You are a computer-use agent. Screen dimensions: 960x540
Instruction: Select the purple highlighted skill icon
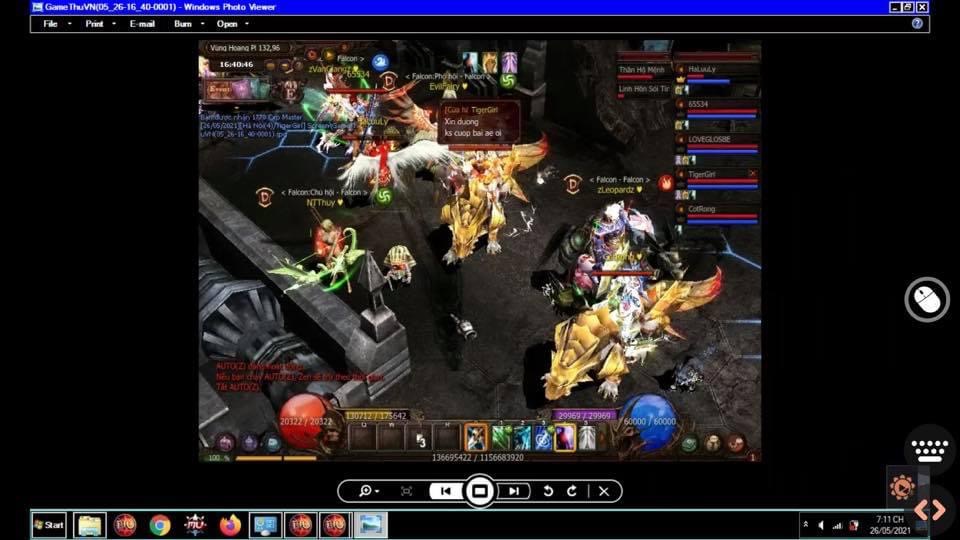point(565,437)
